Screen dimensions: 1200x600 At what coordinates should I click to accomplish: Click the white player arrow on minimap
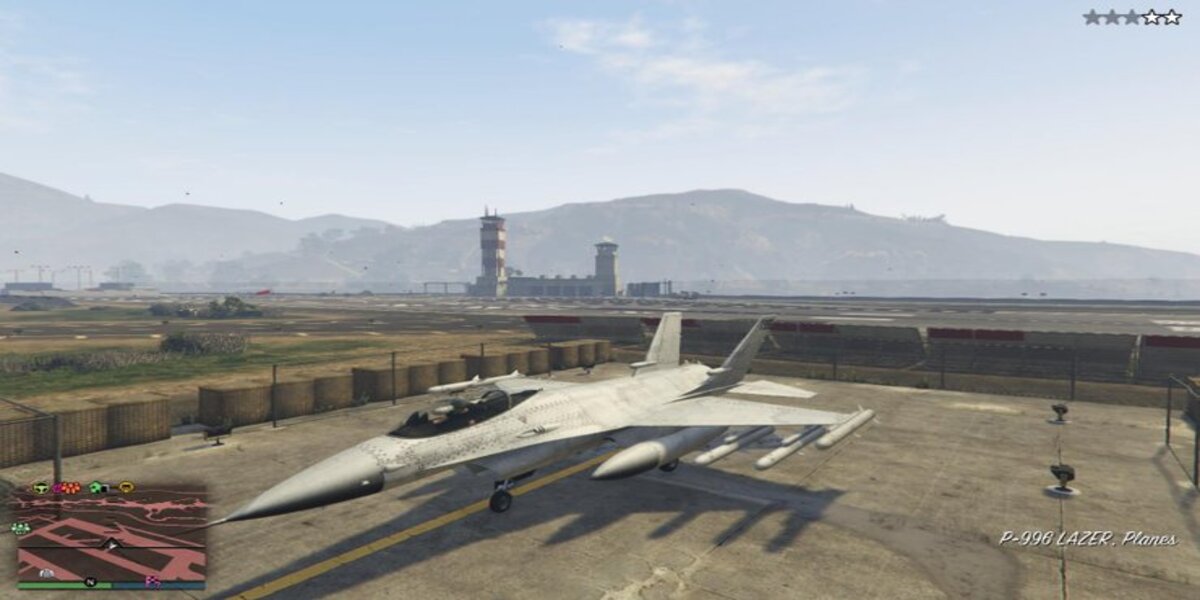111,543
